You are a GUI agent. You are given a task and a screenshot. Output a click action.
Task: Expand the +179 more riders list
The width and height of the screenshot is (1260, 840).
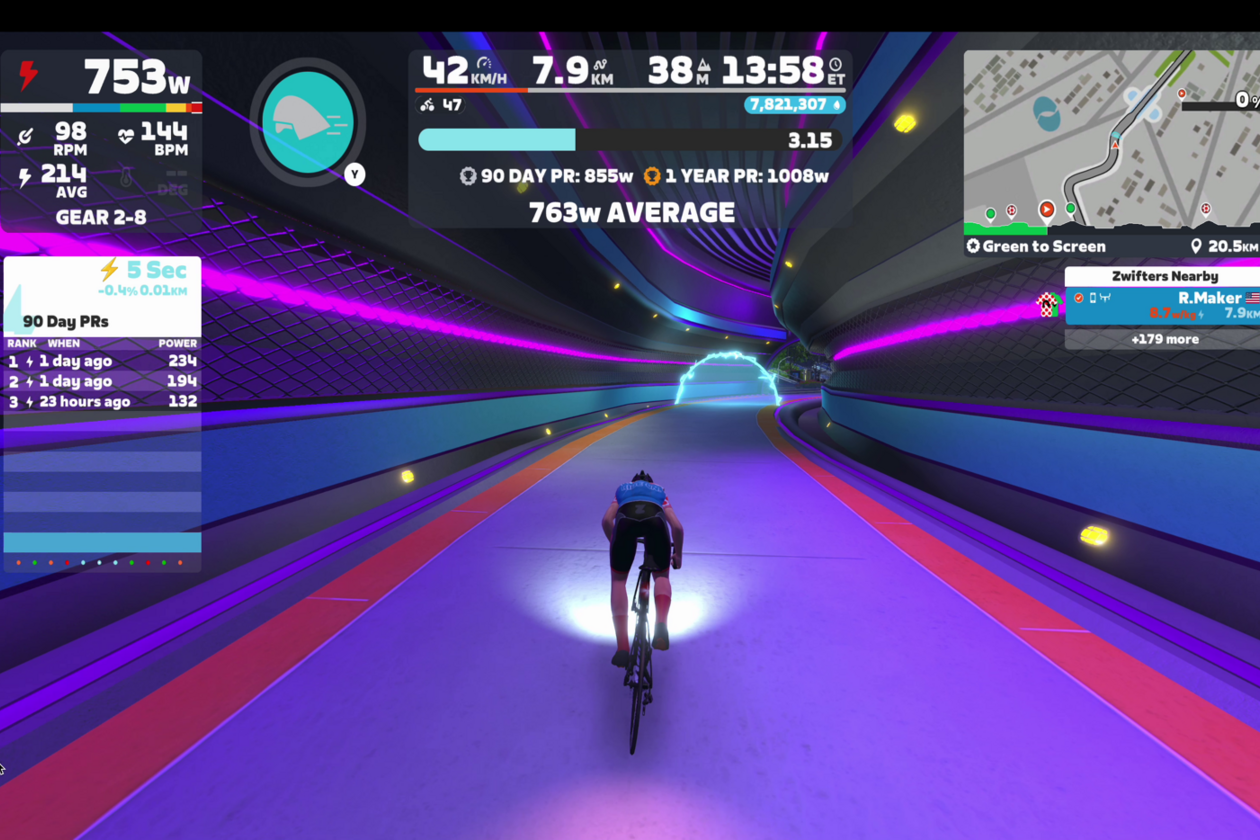tap(1164, 339)
